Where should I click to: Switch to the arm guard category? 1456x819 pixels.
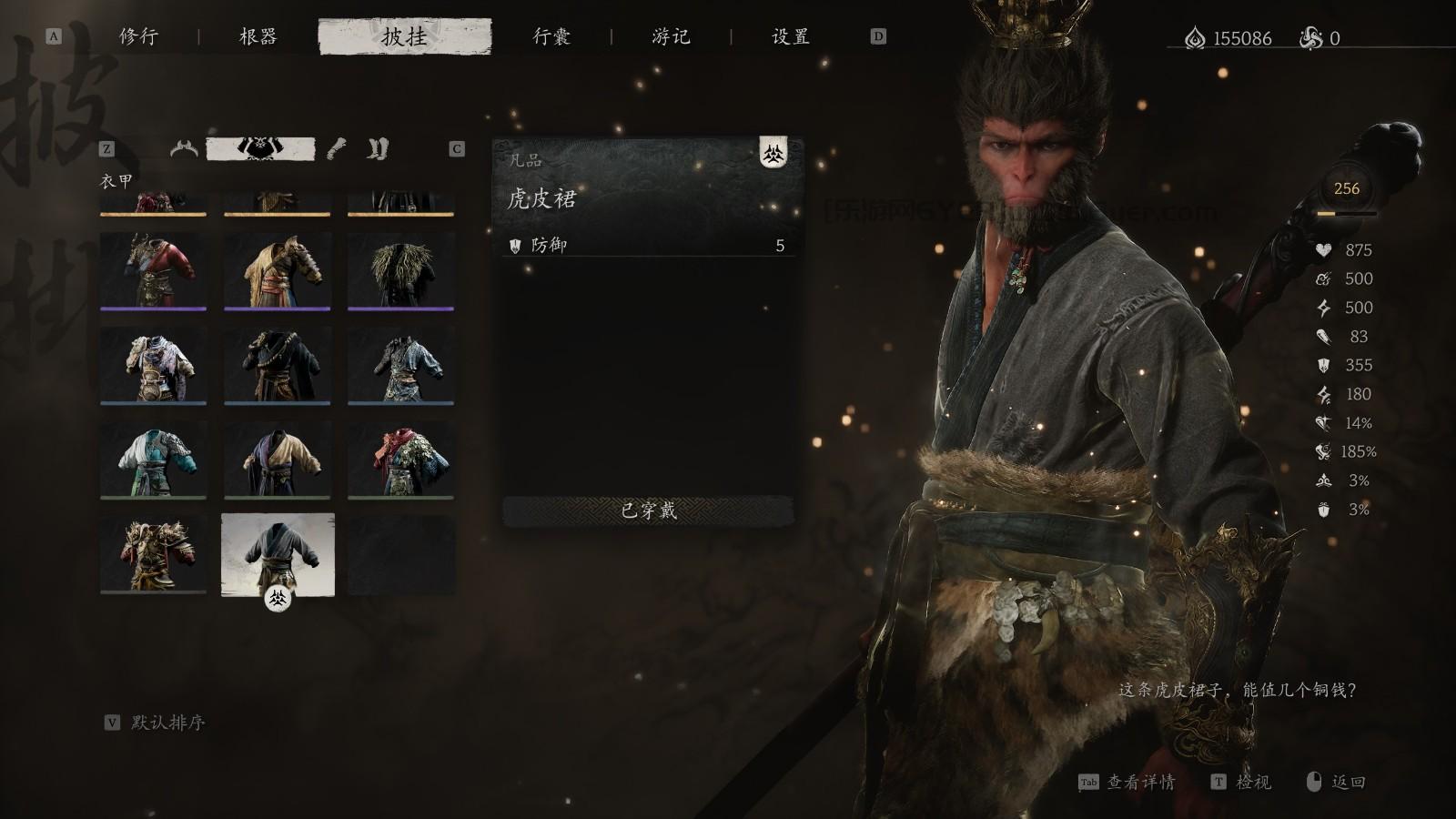point(337,148)
